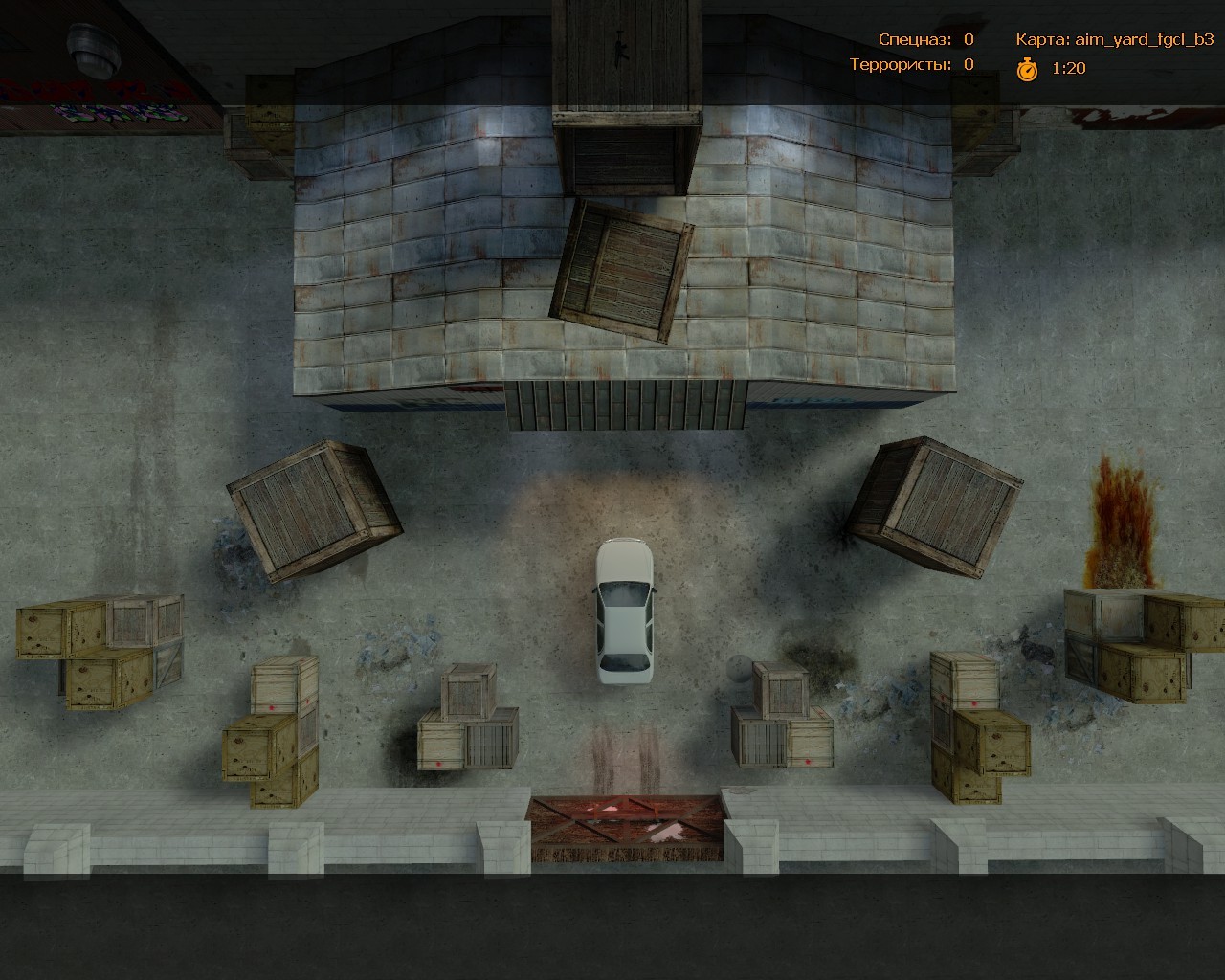
Task: Click the 1:20 round timer text
Action: pos(1067,68)
